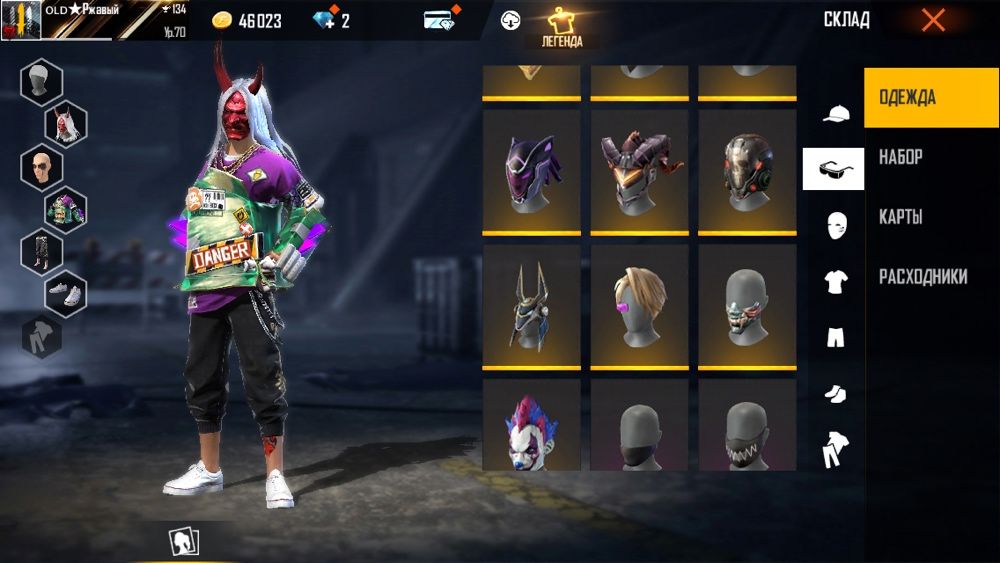Equip the blue-red haired clown mask
The width and height of the screenshot is (1000, 563).
(531, 430)
